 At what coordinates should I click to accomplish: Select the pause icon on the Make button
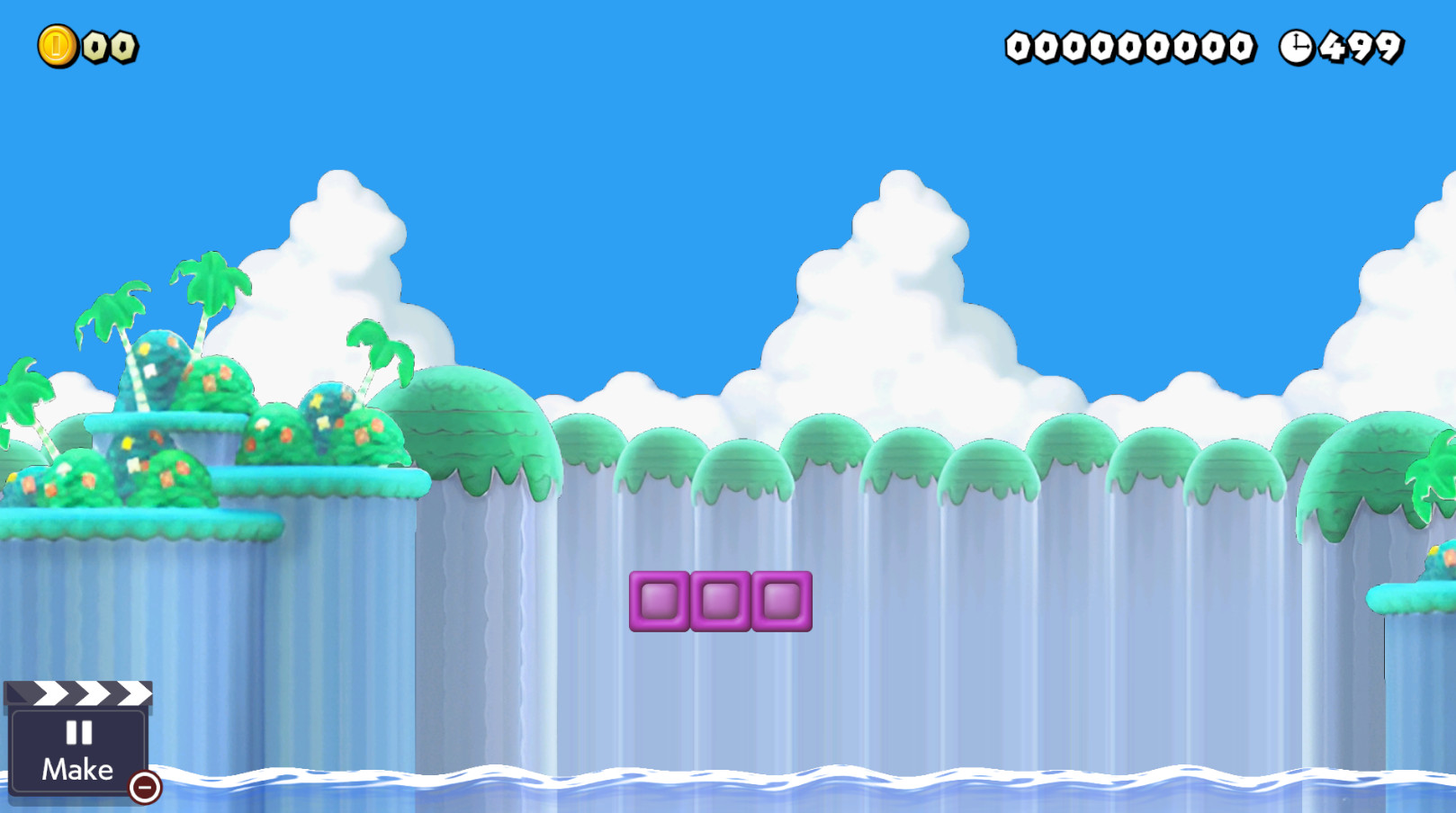tap(79, 732)
